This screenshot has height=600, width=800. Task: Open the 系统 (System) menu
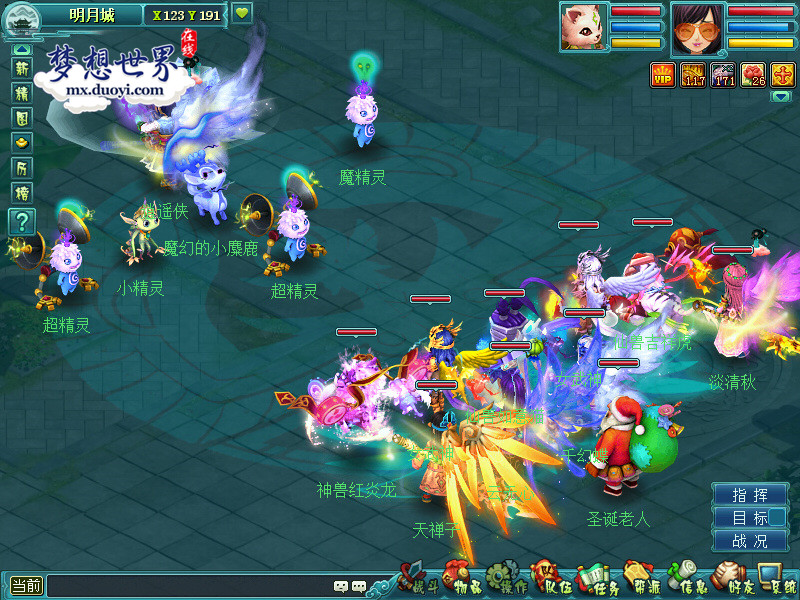tap(777, 582)
